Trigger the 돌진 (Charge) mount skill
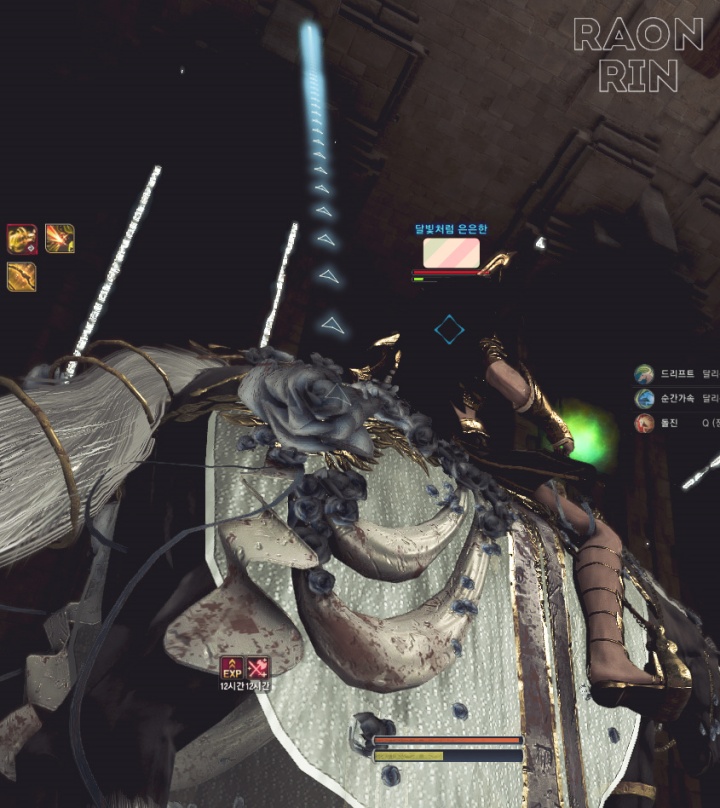The image size is (720, 808). point(644,423)
